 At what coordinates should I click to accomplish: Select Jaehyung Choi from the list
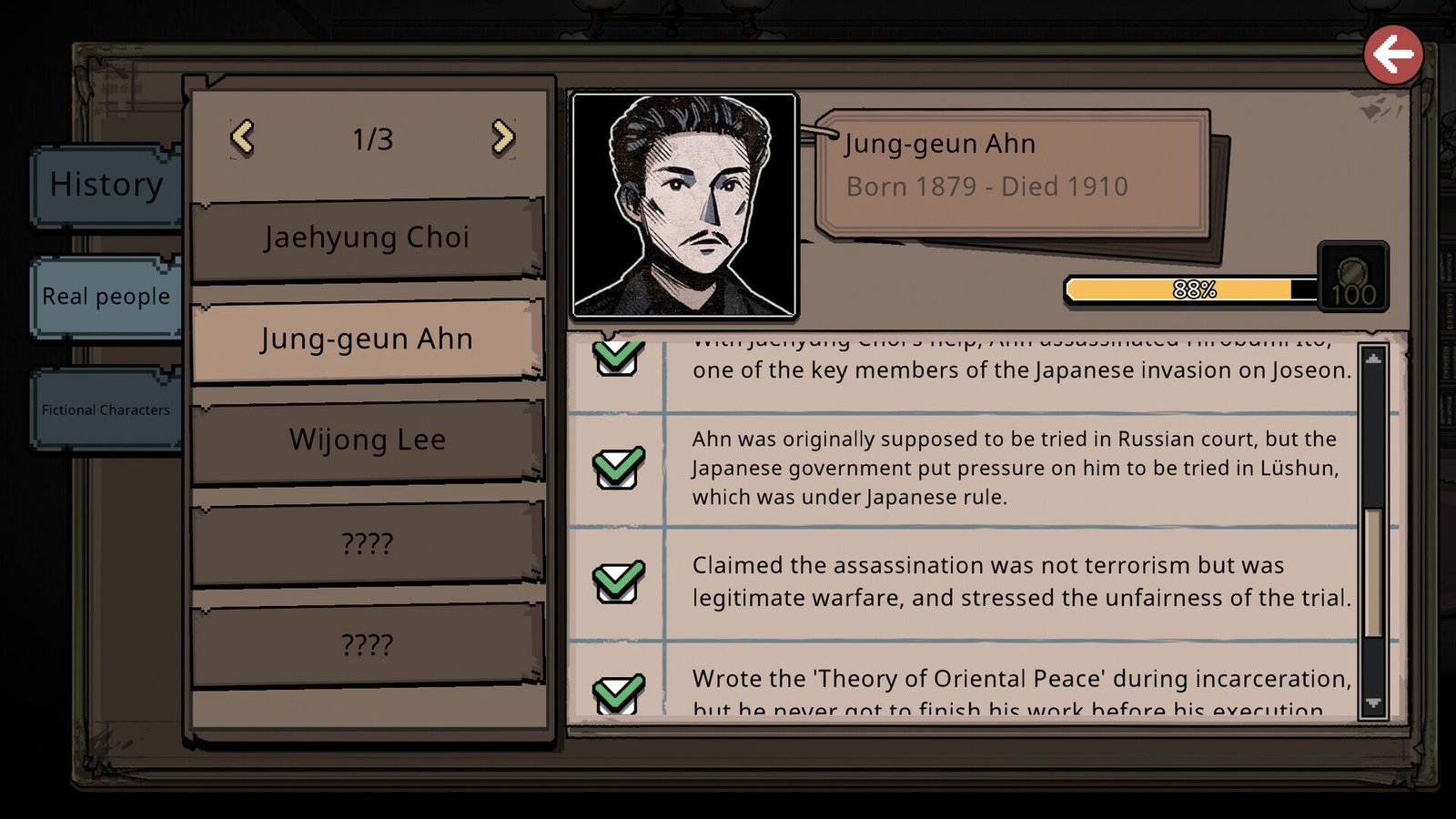coord(367,238)
